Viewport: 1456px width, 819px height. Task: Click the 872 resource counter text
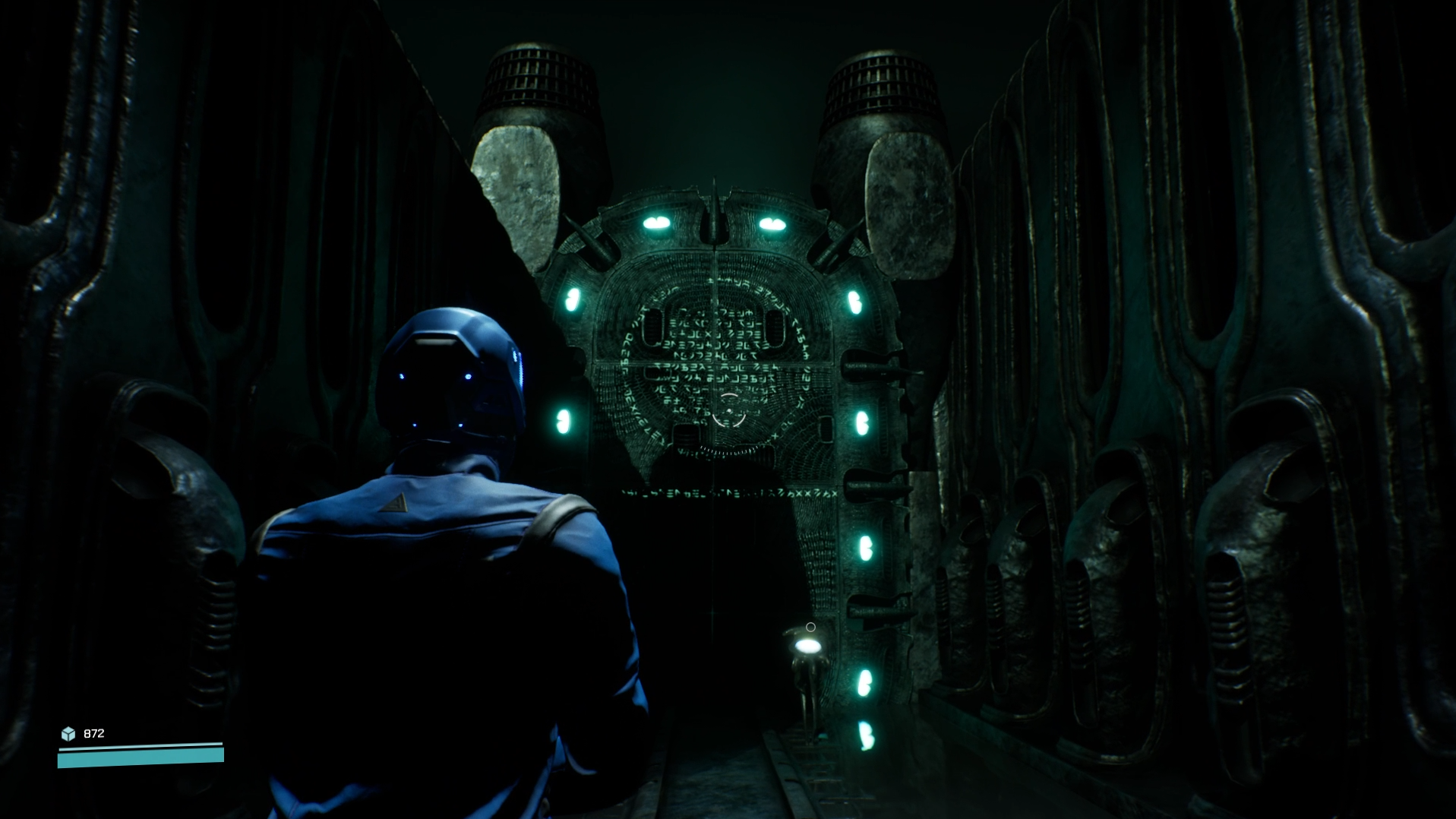93,732
